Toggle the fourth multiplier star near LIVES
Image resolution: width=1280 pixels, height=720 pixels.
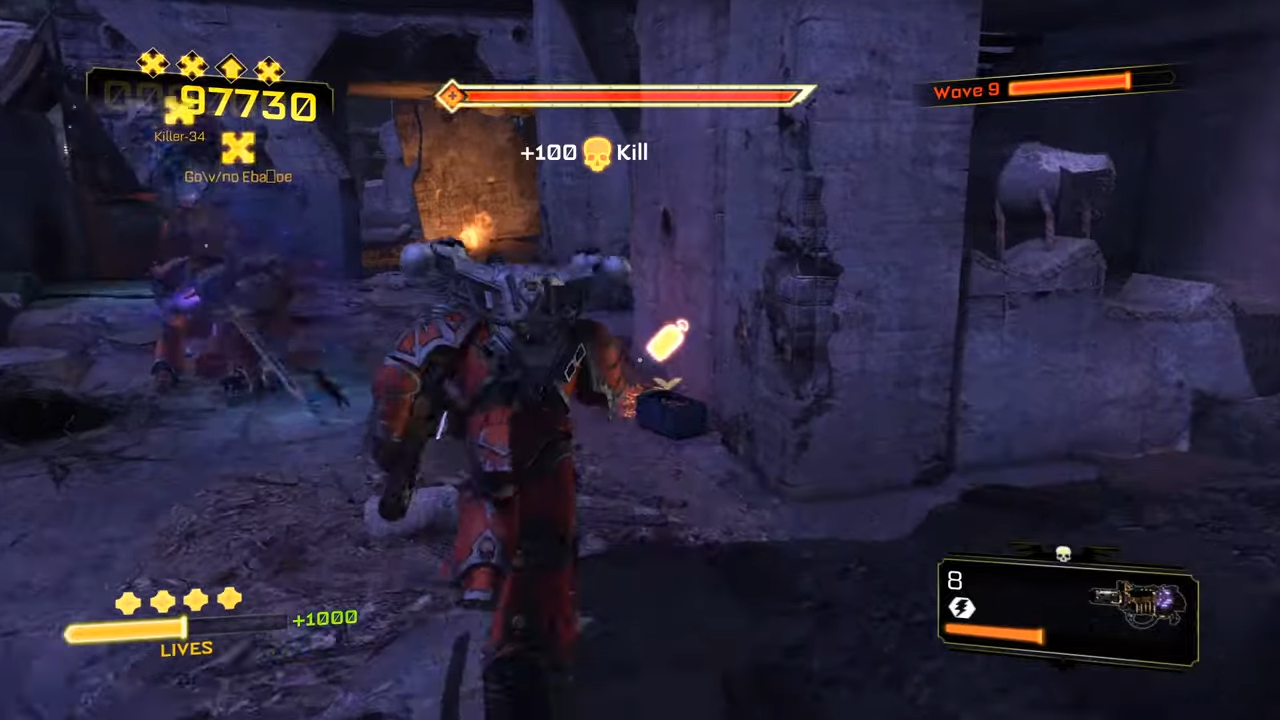point(229,598)
